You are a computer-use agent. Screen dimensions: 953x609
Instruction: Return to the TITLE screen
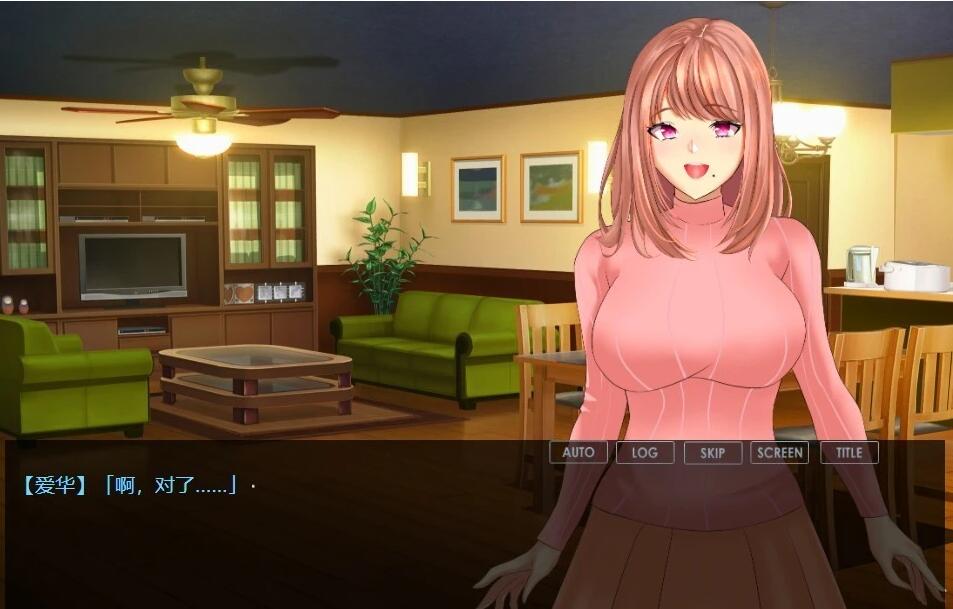point(849,452)
